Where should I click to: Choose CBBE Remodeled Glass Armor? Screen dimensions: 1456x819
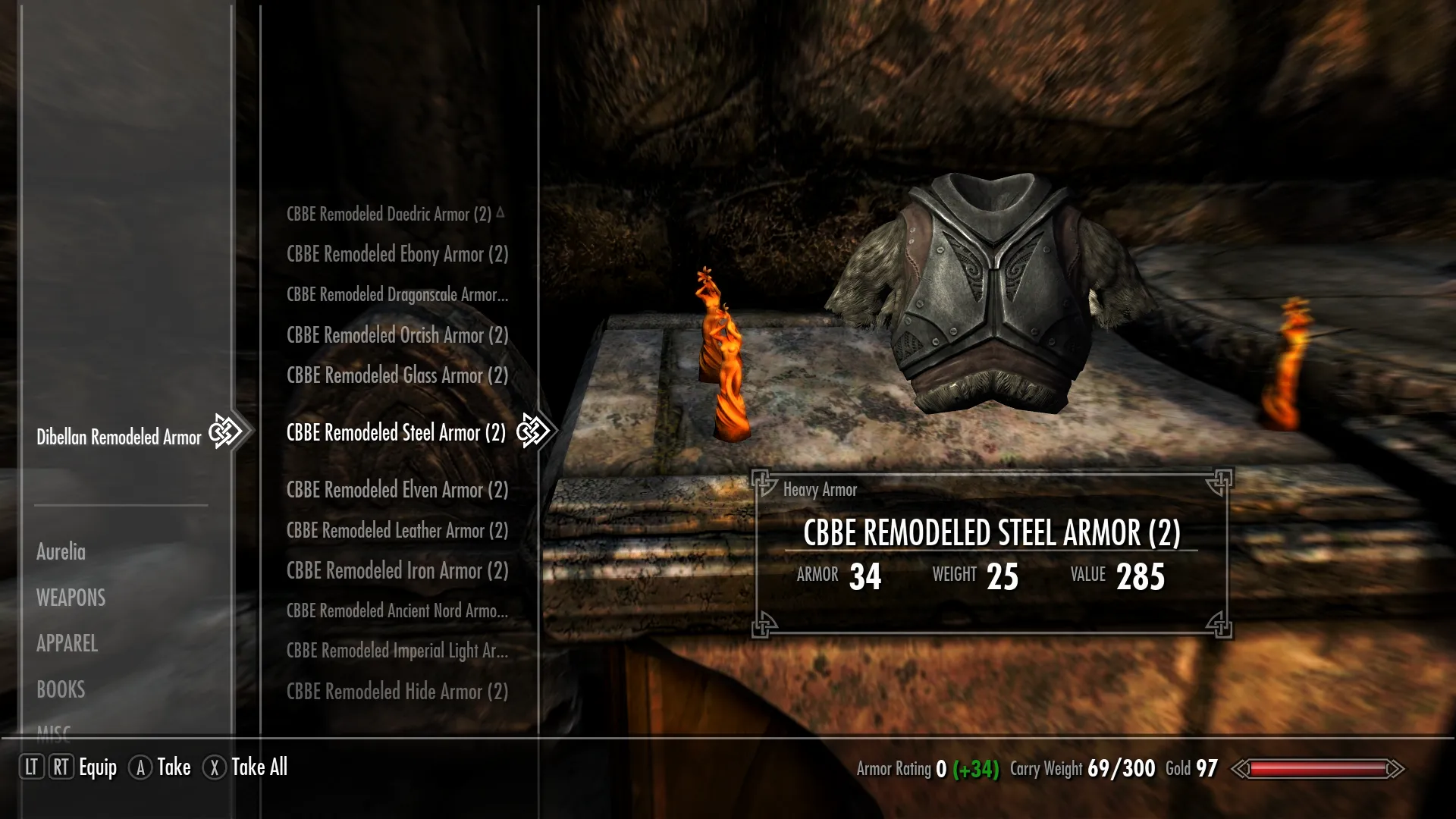point(397,375)
